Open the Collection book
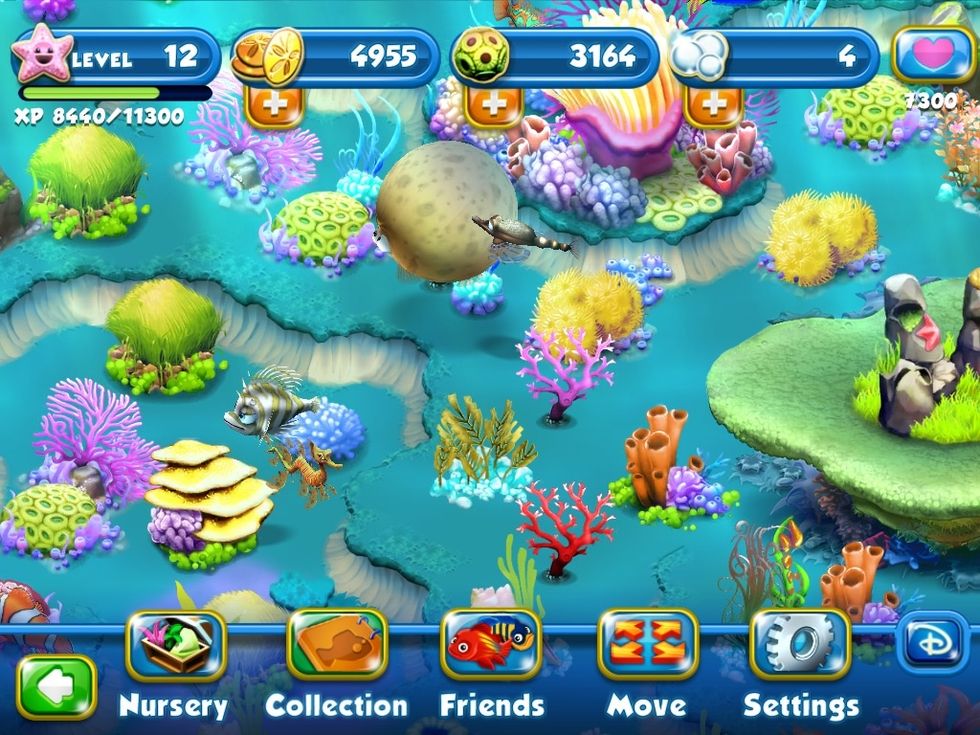 click(336, 645)
